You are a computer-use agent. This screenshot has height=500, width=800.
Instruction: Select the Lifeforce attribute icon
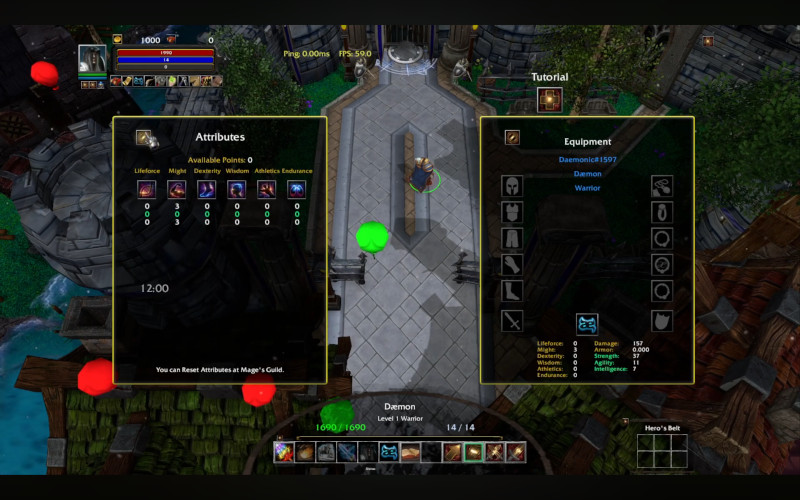147,188
